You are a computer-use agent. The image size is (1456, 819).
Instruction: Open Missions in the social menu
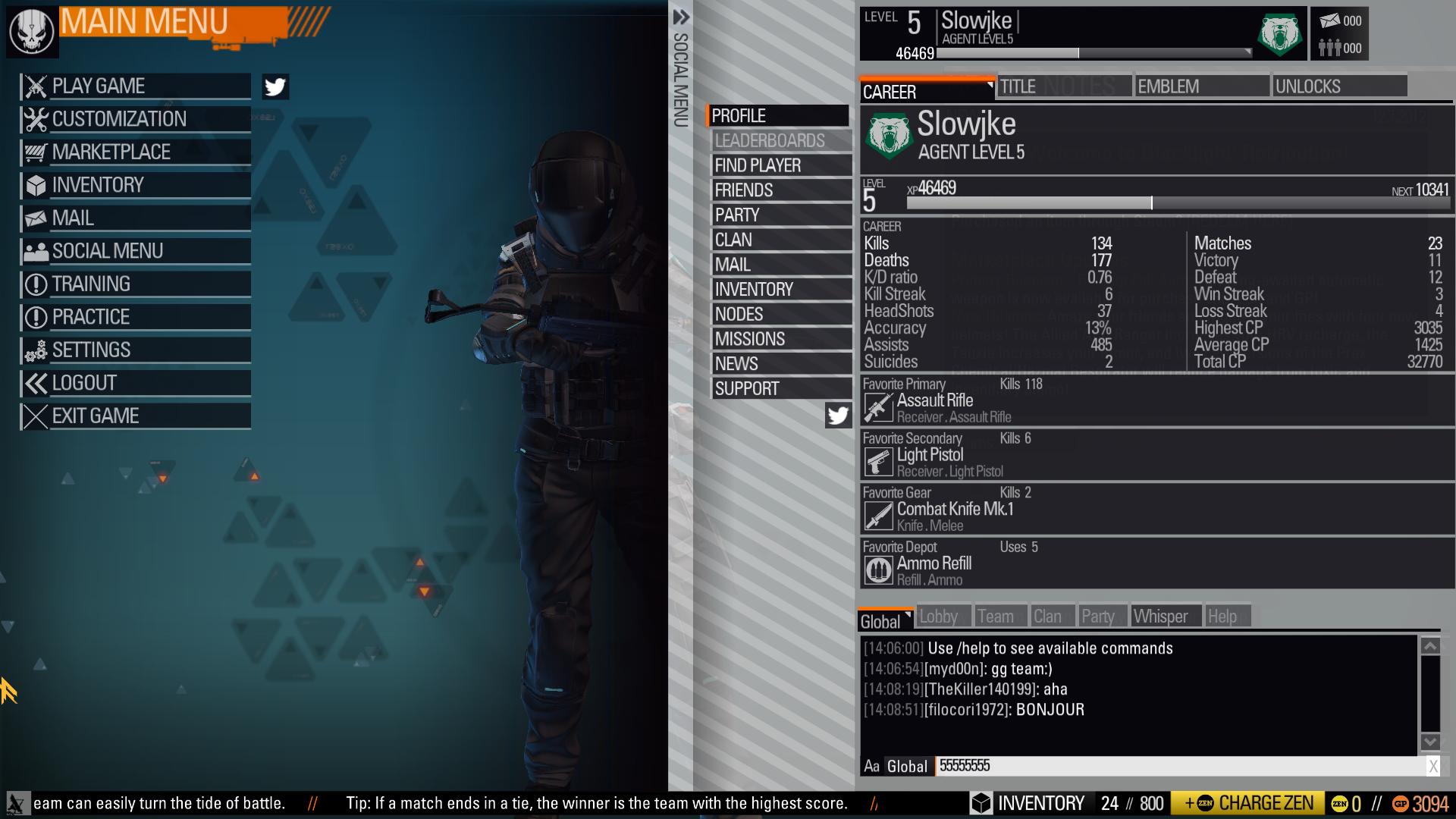tap(780, 339)
